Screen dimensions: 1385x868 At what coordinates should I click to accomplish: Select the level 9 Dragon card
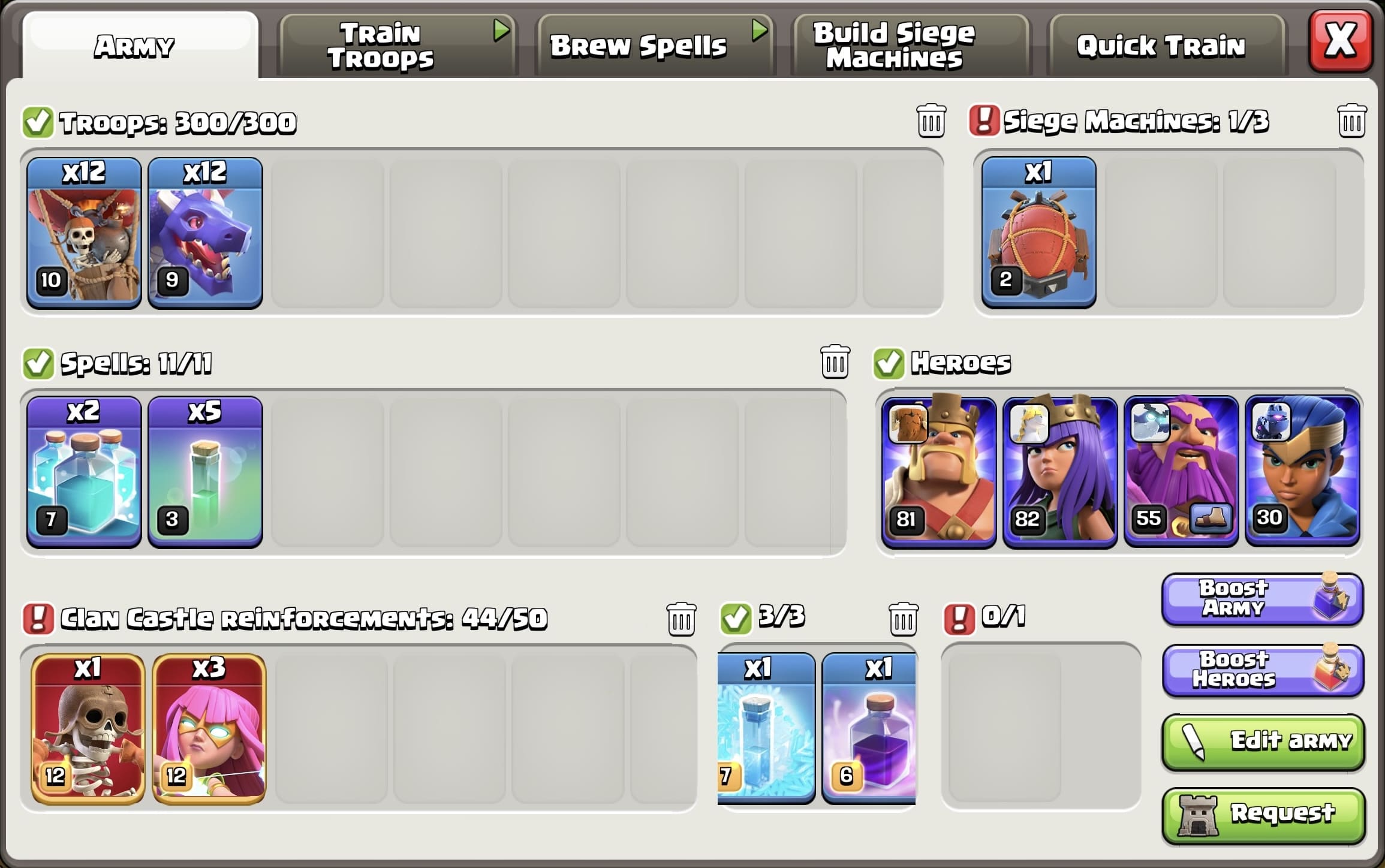click(x=205, y=231)
